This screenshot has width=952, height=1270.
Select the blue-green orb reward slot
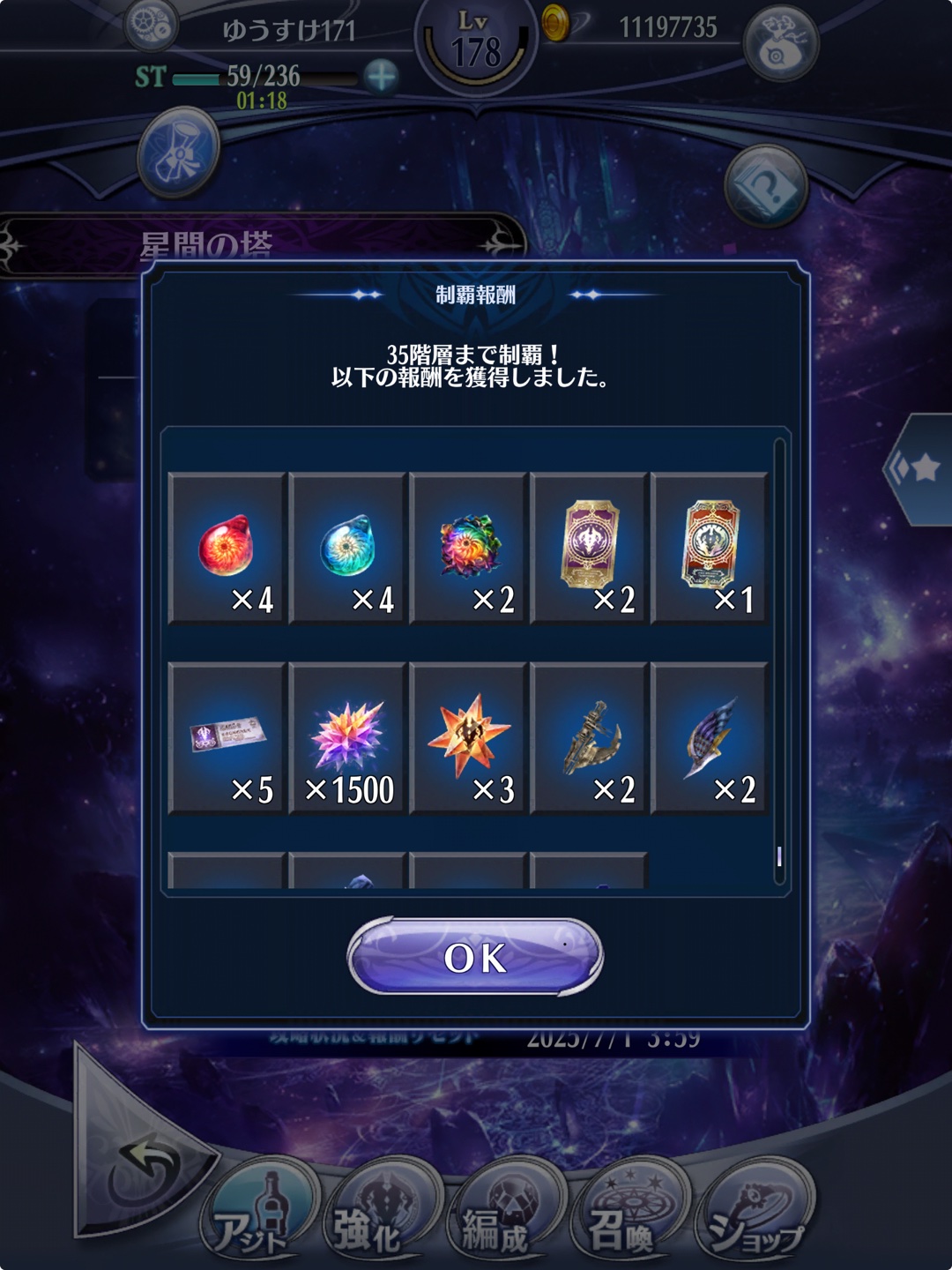pyautogui.click(x=347, y=549)
